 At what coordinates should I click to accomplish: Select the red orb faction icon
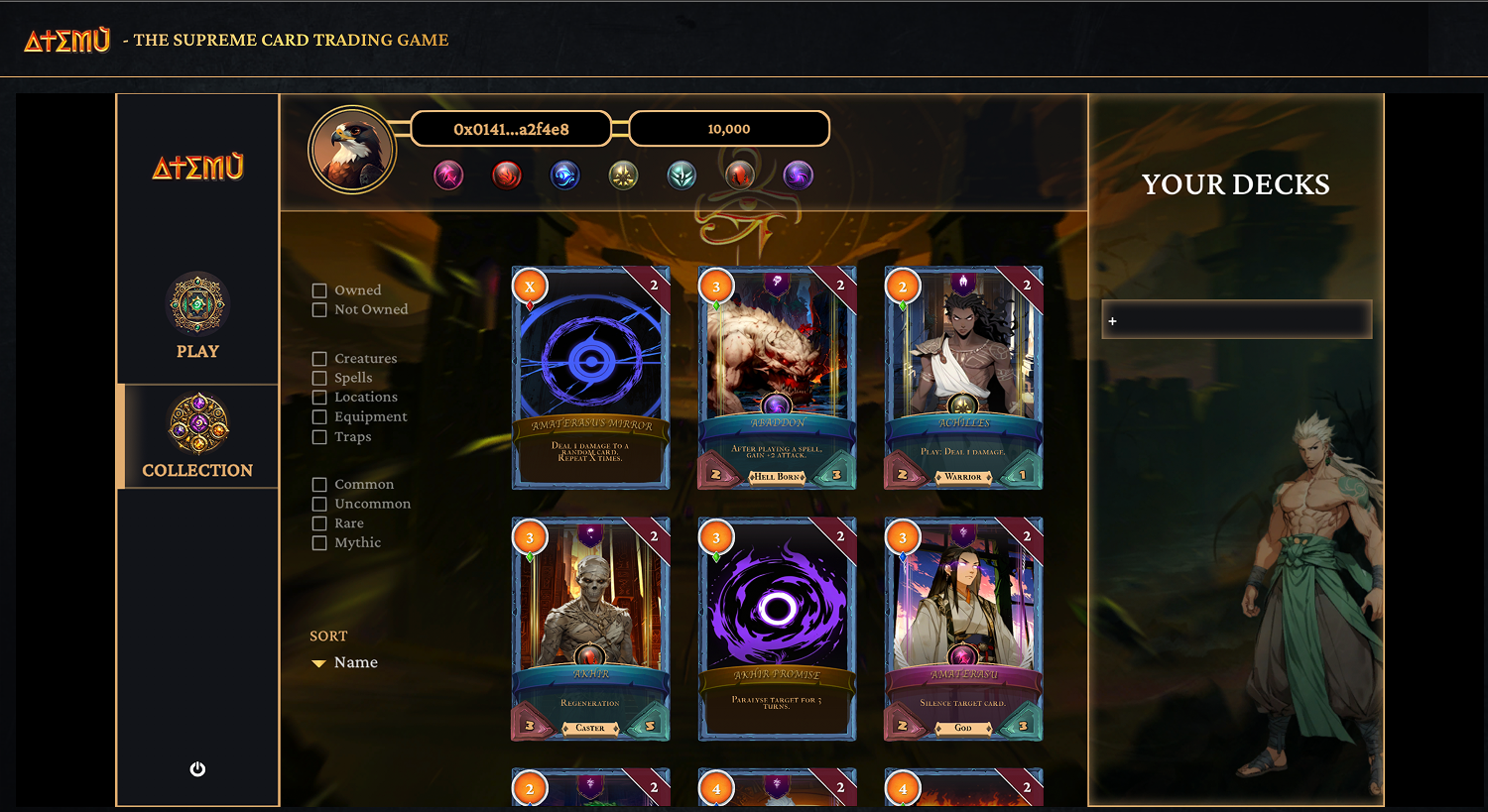739,174
